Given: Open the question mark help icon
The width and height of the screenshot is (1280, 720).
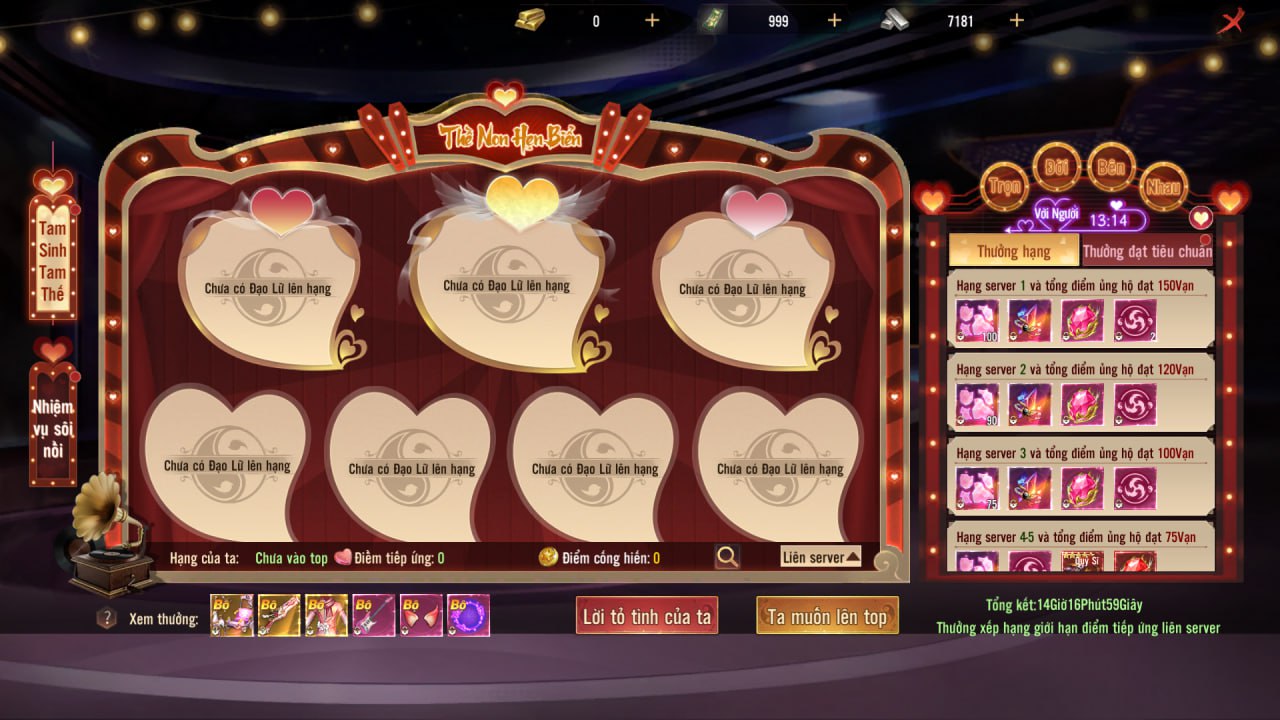Looking at the screenshot, I should [106, 618].
